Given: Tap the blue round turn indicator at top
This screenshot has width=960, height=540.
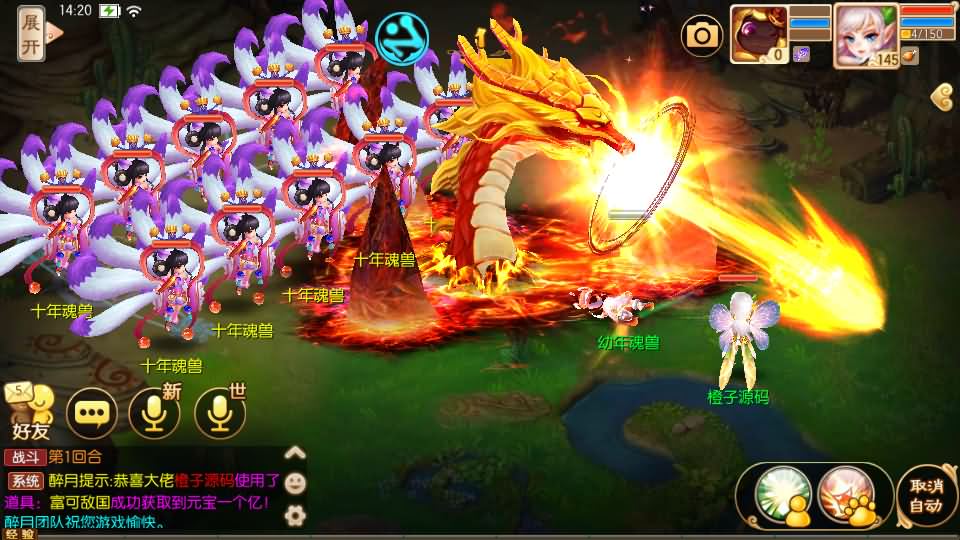Looking at the screenshot, I should coord(402,37).
